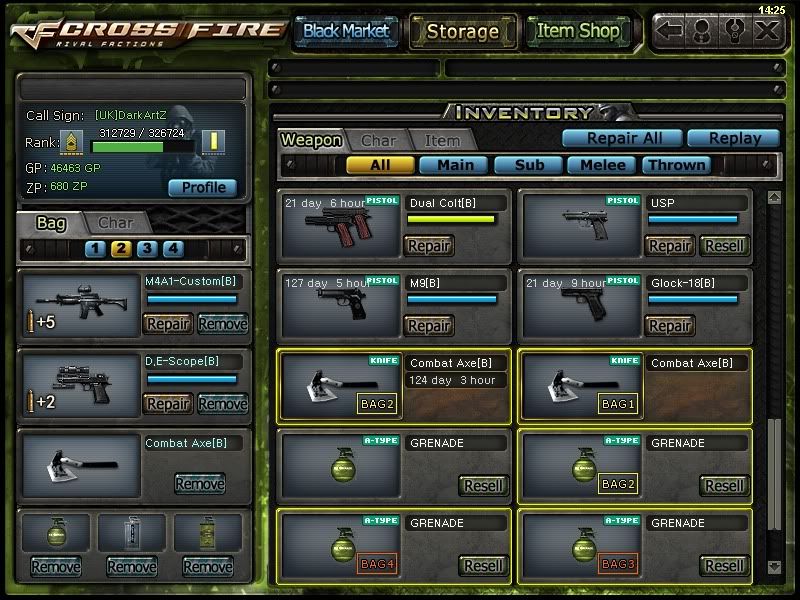Switch to the inventory Item tab

point(442,141)
